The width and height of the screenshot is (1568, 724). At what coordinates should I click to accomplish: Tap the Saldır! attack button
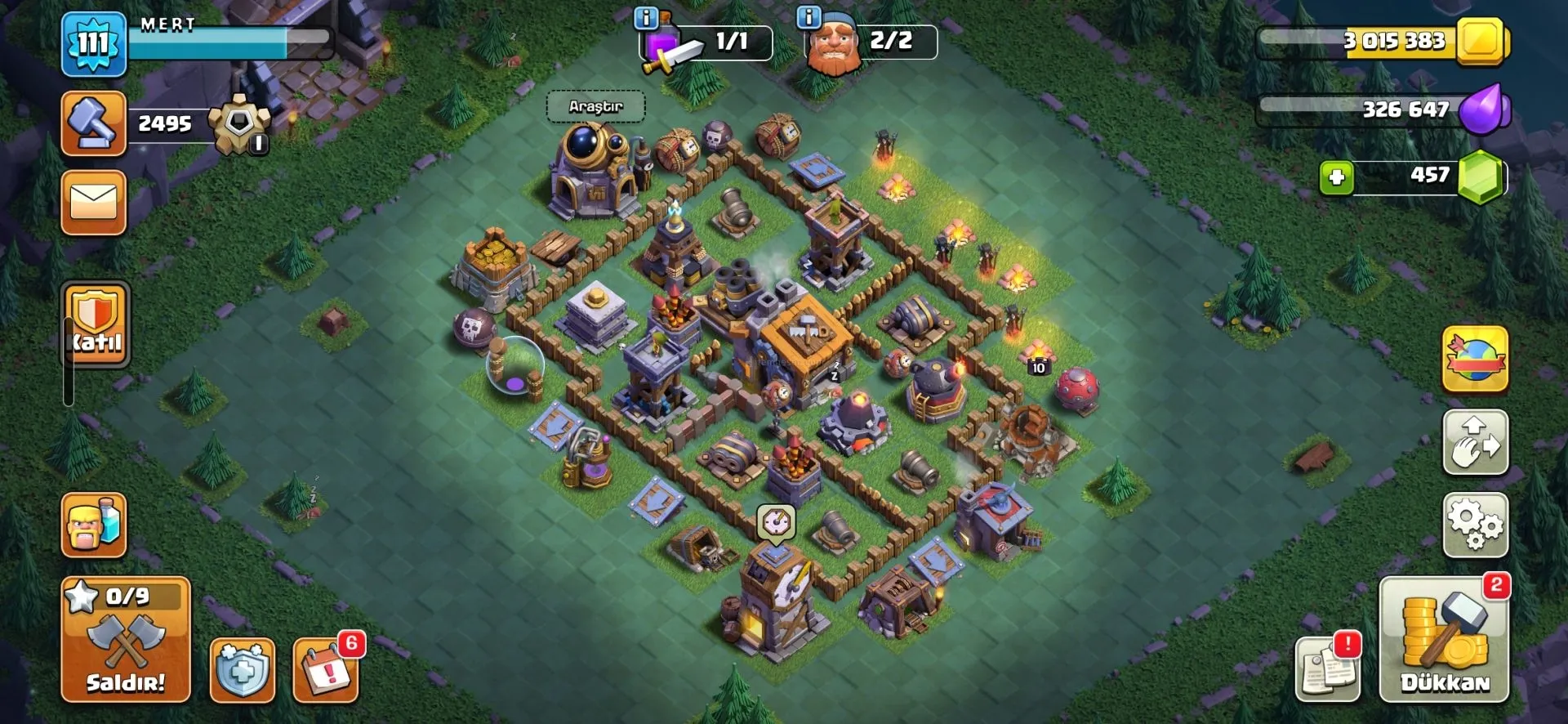[x=126, y=640]
